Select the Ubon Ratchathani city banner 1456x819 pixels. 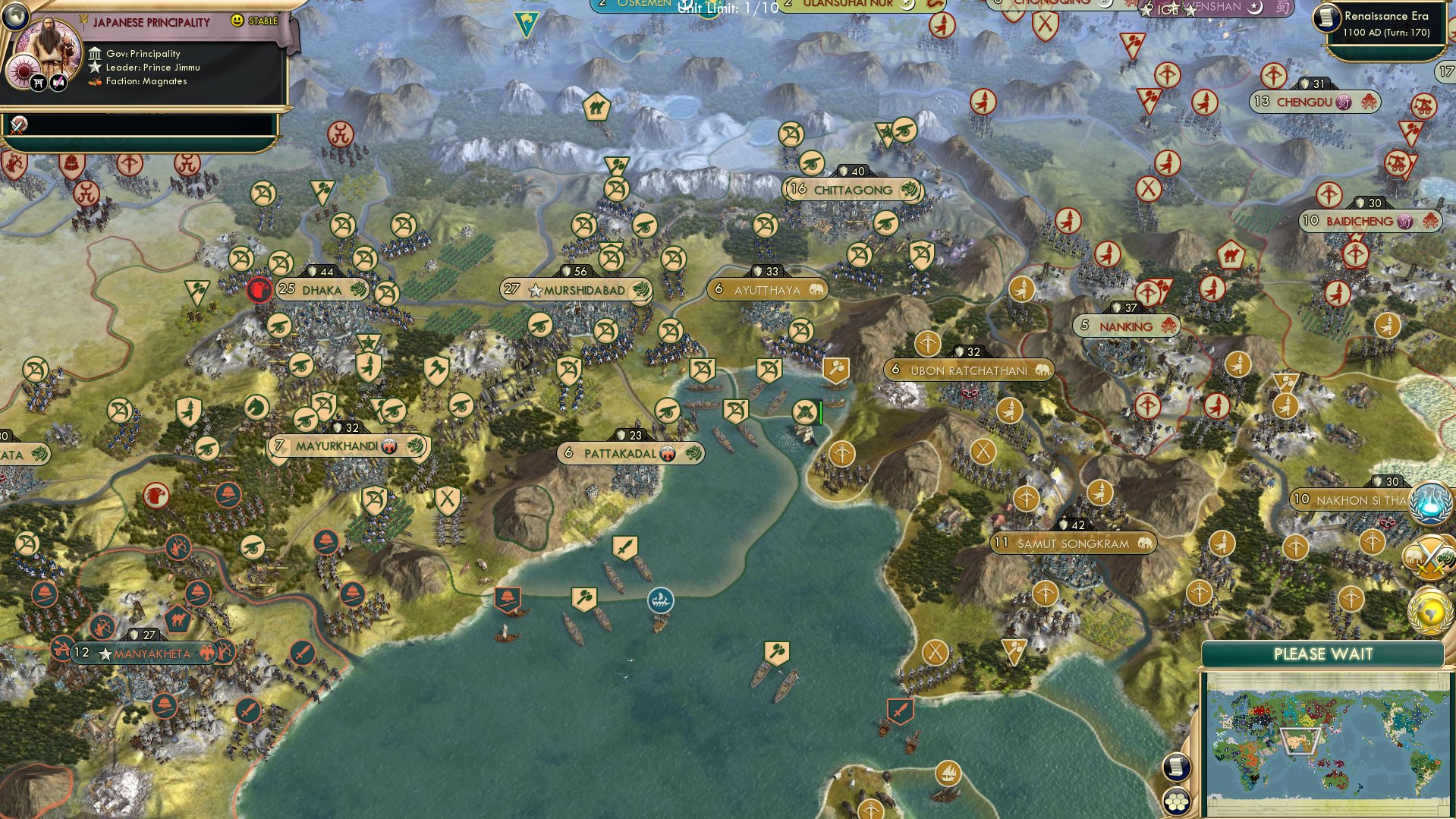point(970,369)
